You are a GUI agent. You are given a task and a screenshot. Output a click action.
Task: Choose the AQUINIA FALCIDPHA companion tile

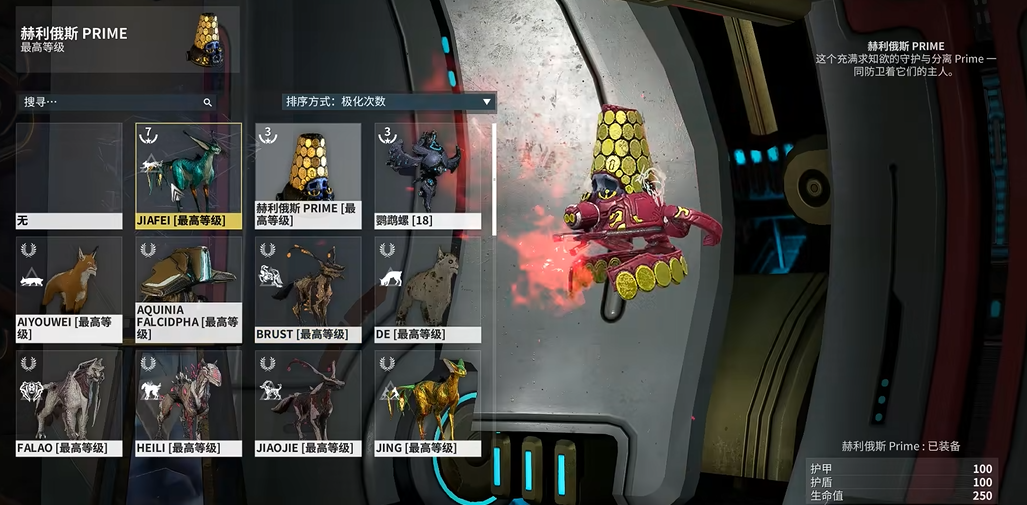[x=189, y=289]
